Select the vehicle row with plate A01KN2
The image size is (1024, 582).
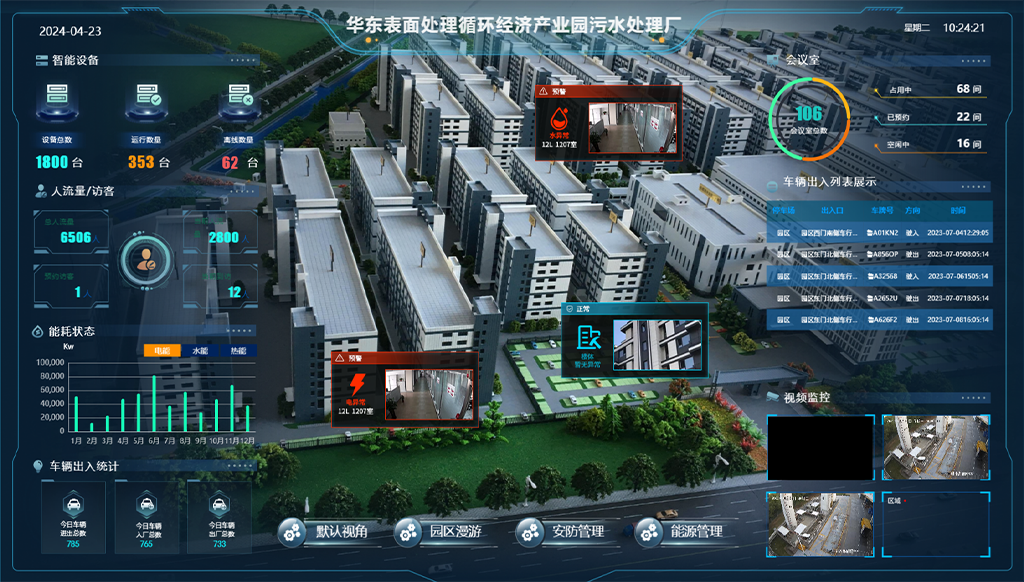click(x=879, y=232)
